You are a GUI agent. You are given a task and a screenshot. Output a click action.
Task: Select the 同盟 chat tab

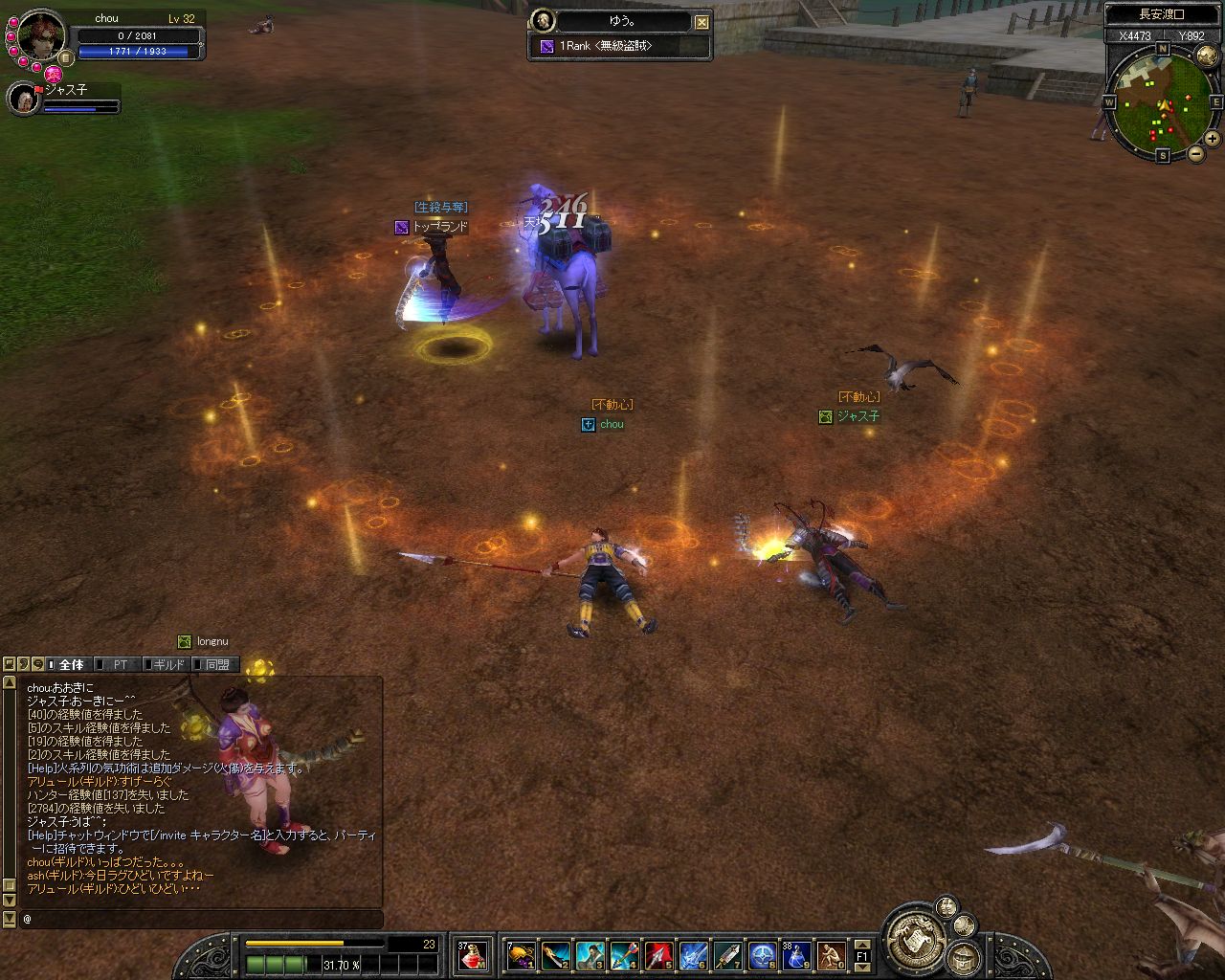216,664
